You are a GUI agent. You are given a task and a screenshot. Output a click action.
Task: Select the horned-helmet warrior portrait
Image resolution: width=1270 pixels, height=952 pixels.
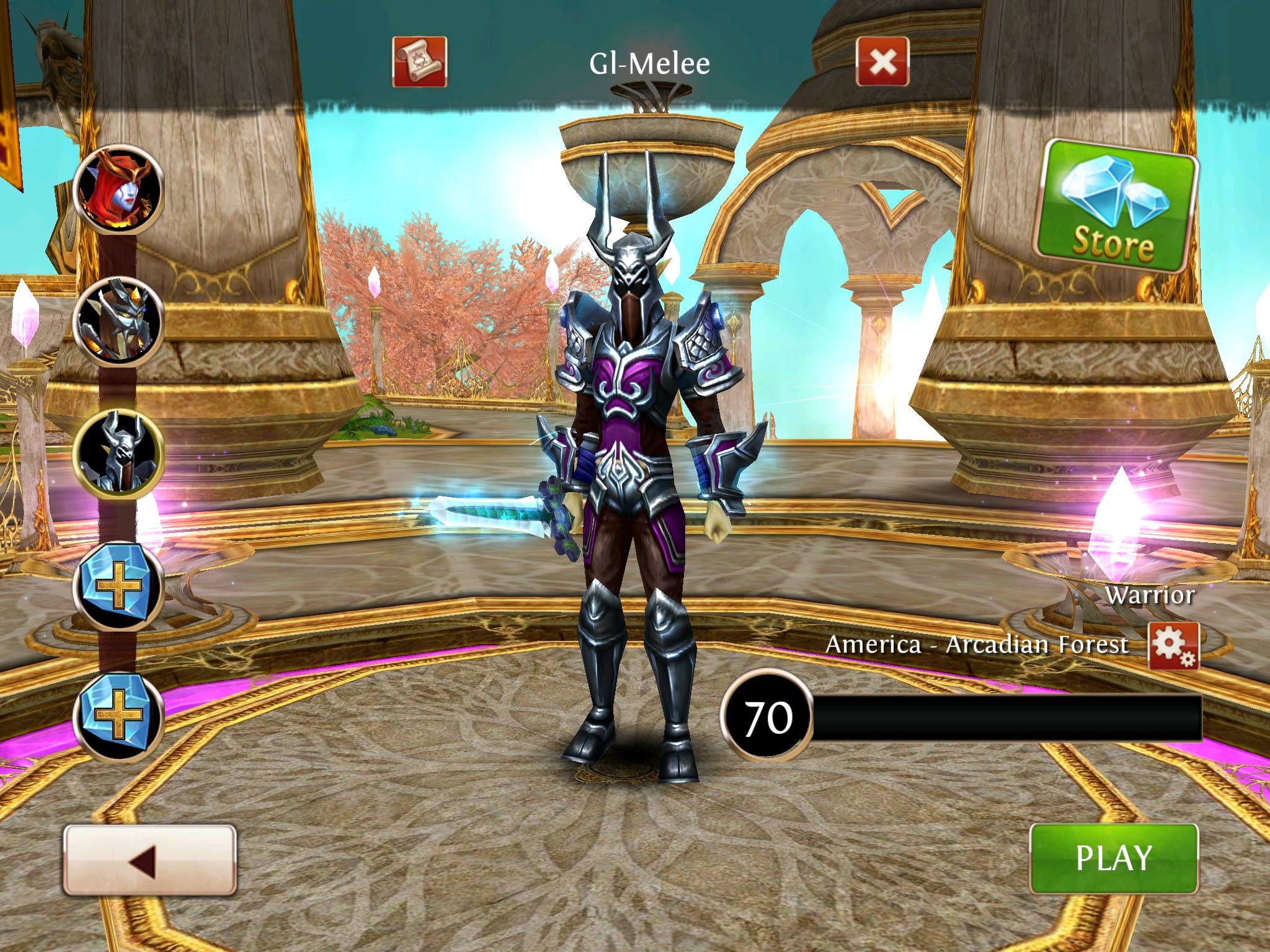[x=118, y=452]
